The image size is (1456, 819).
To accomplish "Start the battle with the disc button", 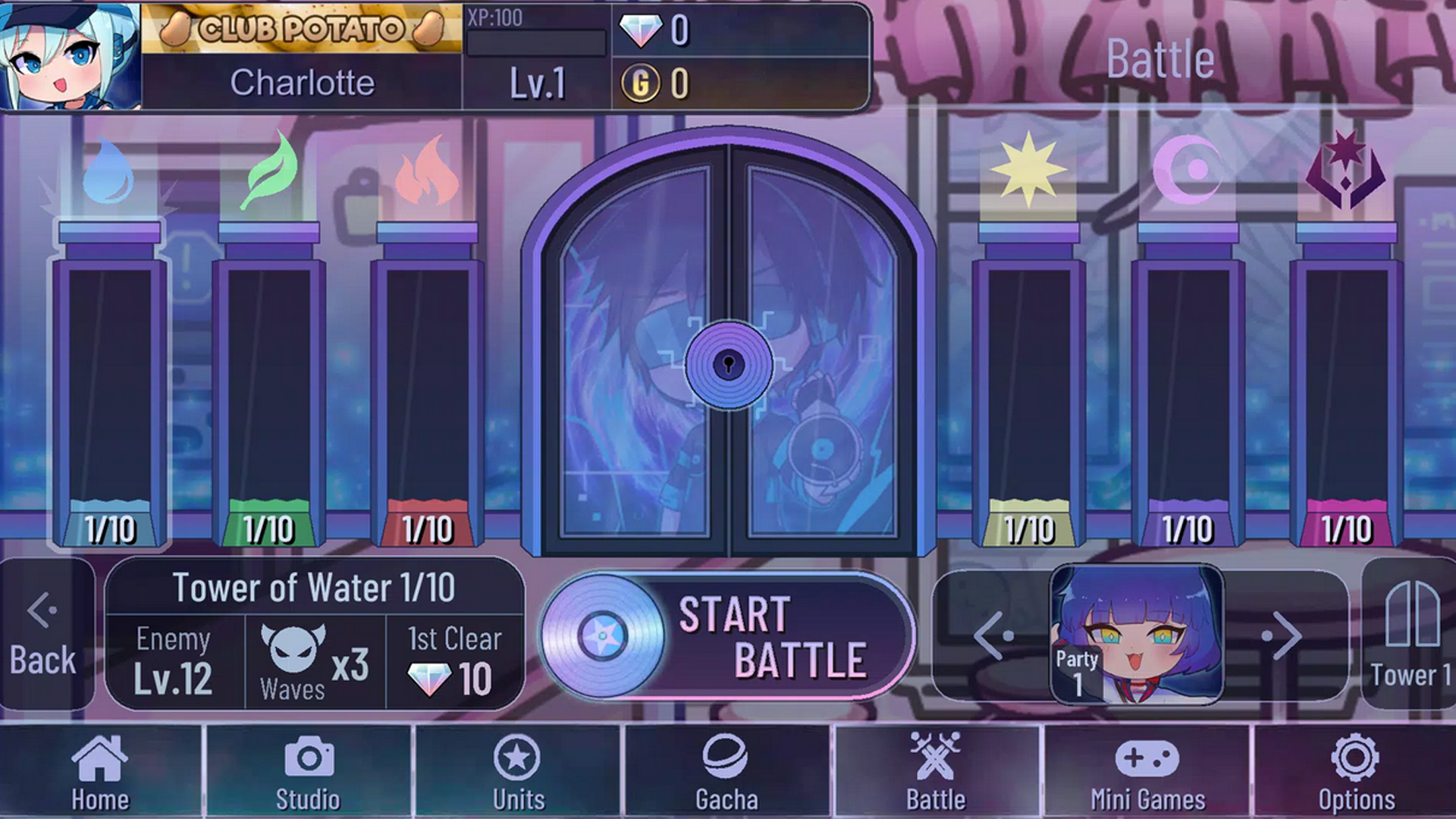I will (726, 635).
